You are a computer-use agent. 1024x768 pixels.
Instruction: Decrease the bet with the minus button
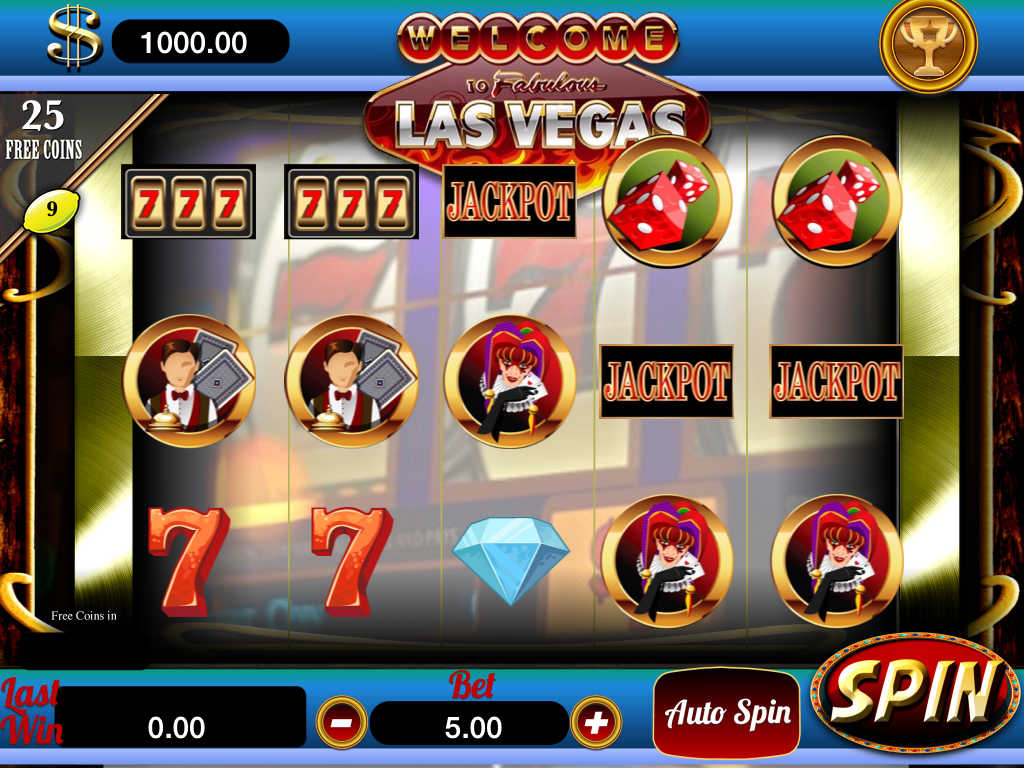coord(342,722)
